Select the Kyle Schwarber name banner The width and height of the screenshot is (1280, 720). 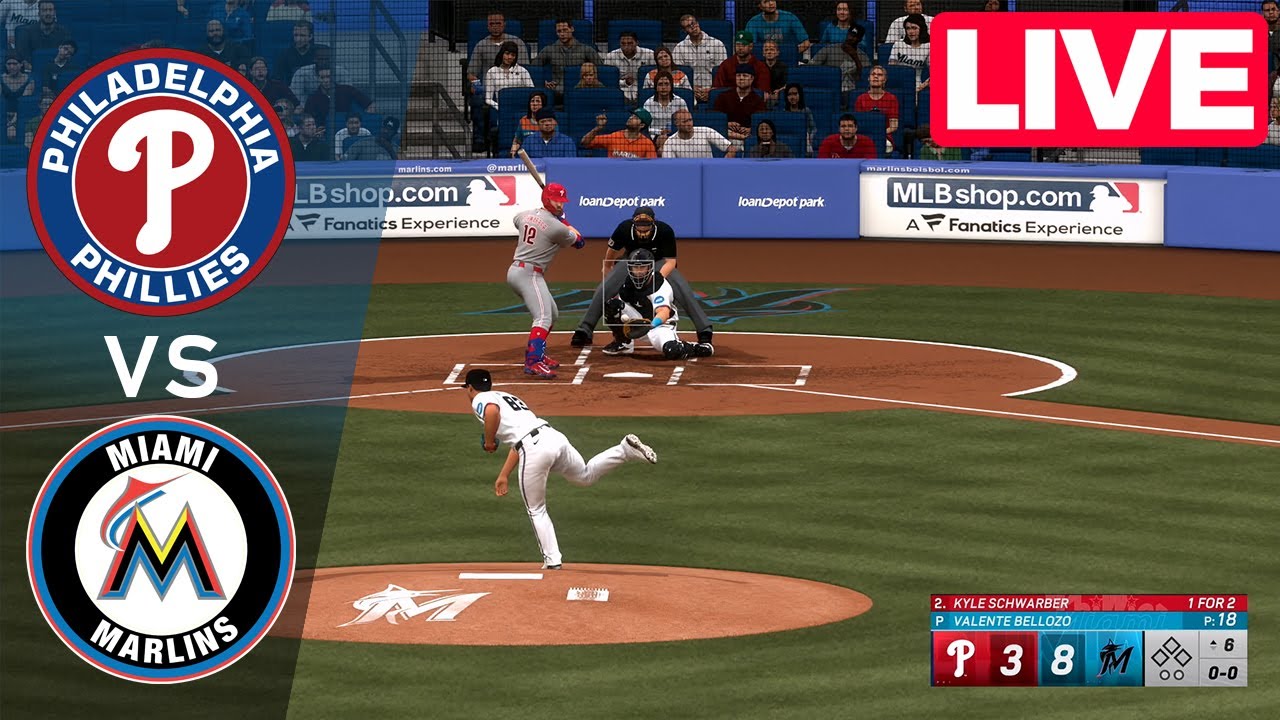(x=1010, y=602)
